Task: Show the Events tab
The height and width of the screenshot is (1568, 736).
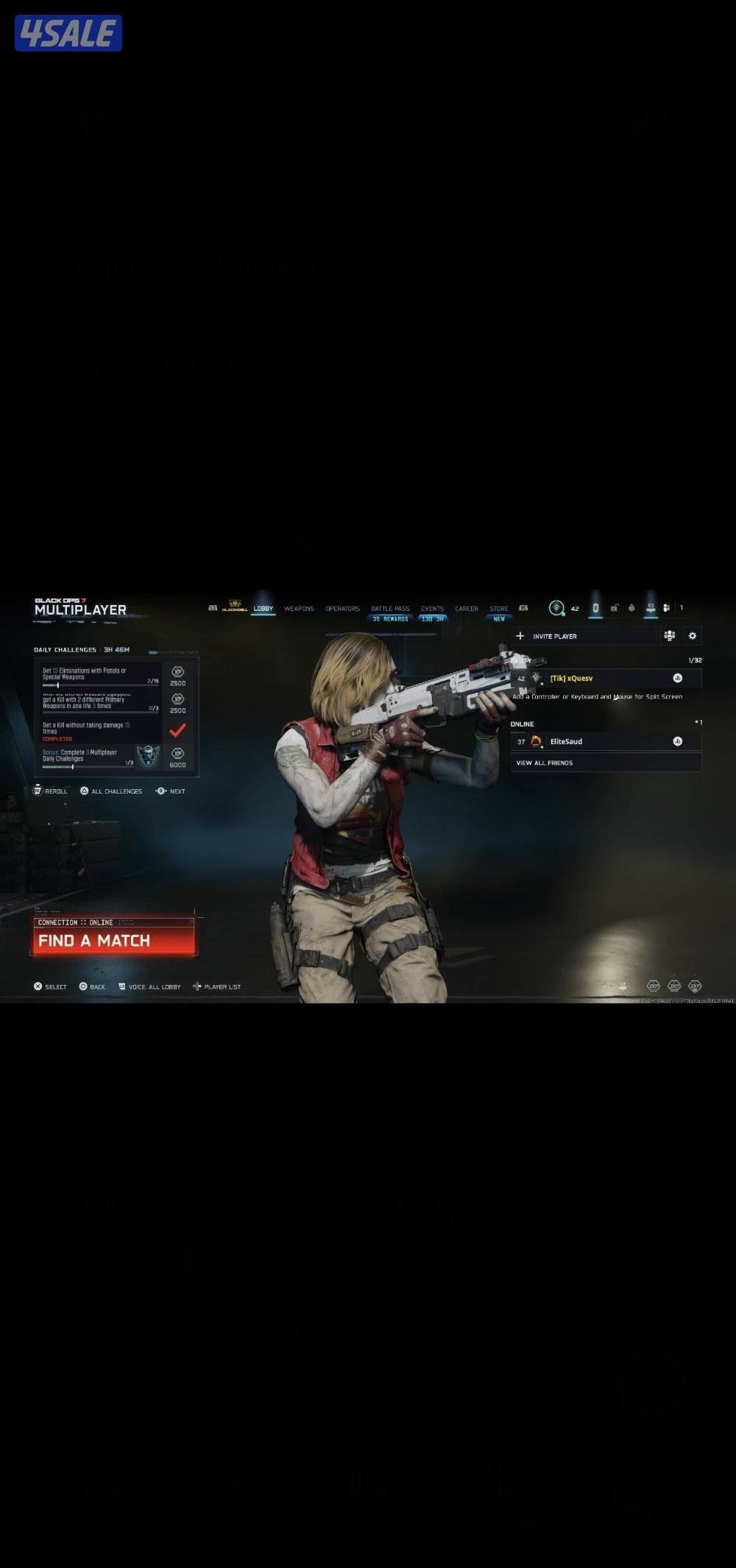Action: 432,609
